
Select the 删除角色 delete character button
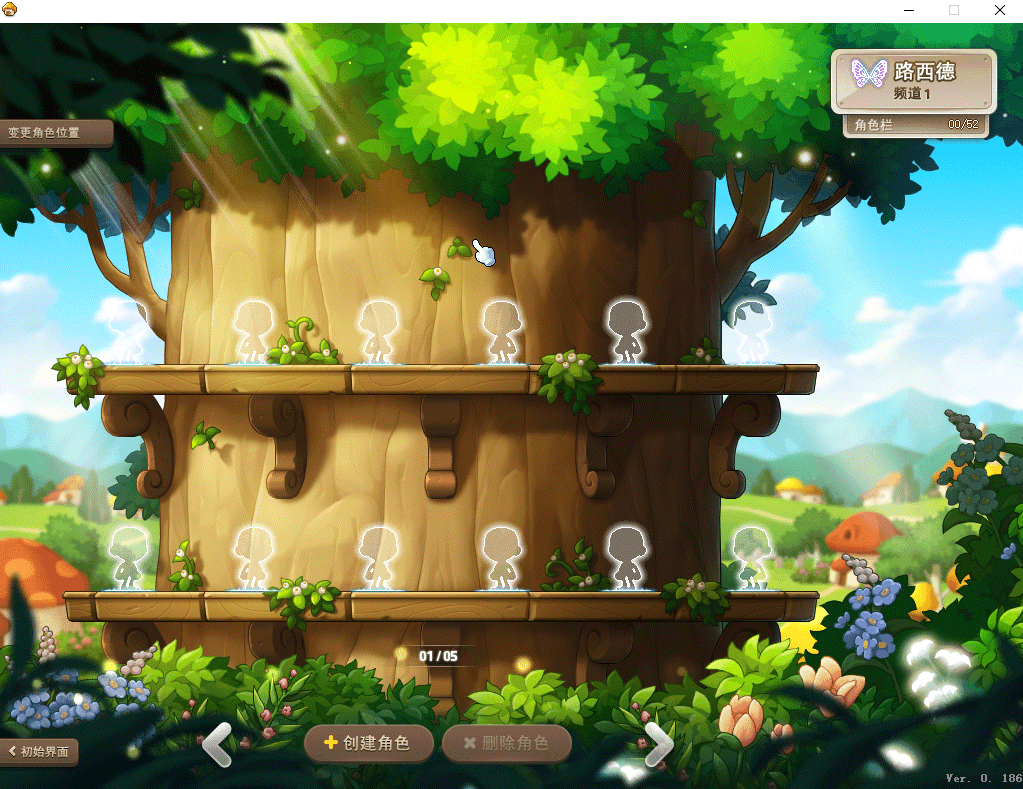507,744
